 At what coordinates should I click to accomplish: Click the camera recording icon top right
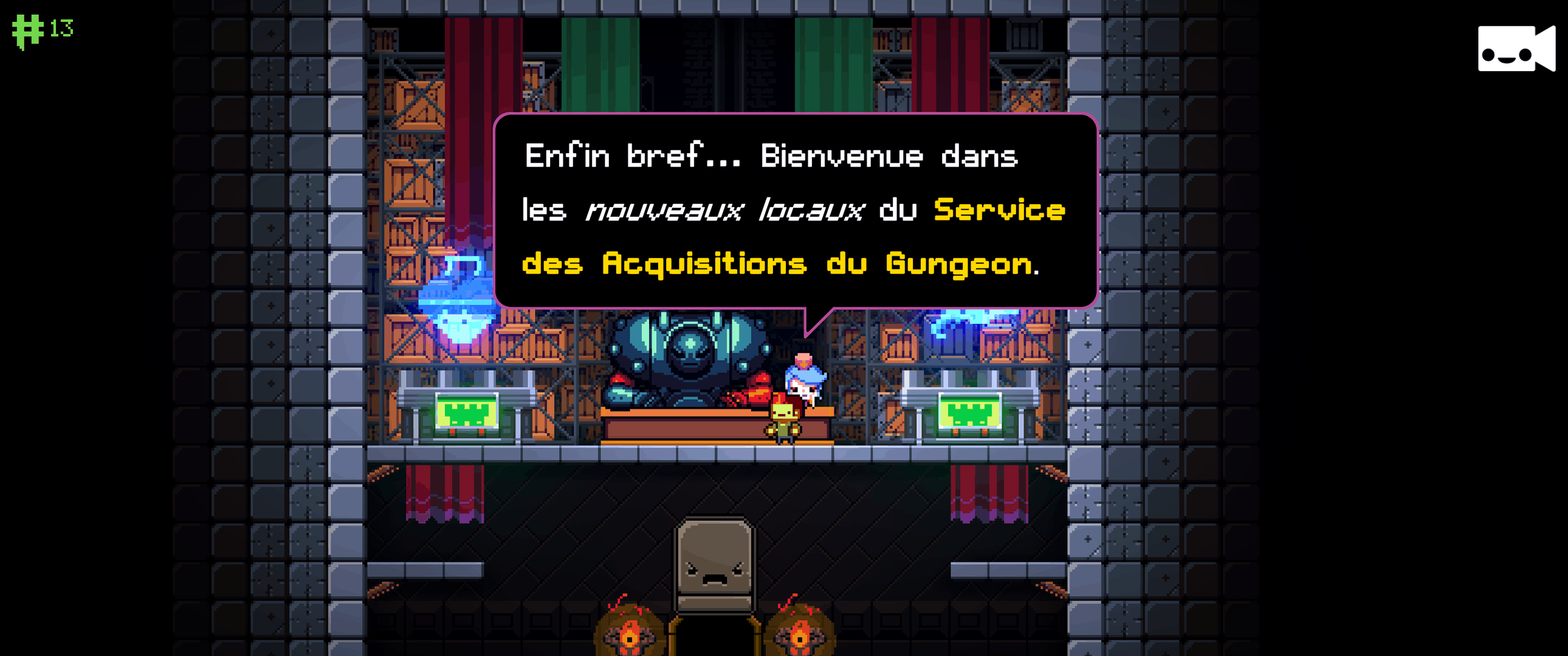coord(1515,50)
